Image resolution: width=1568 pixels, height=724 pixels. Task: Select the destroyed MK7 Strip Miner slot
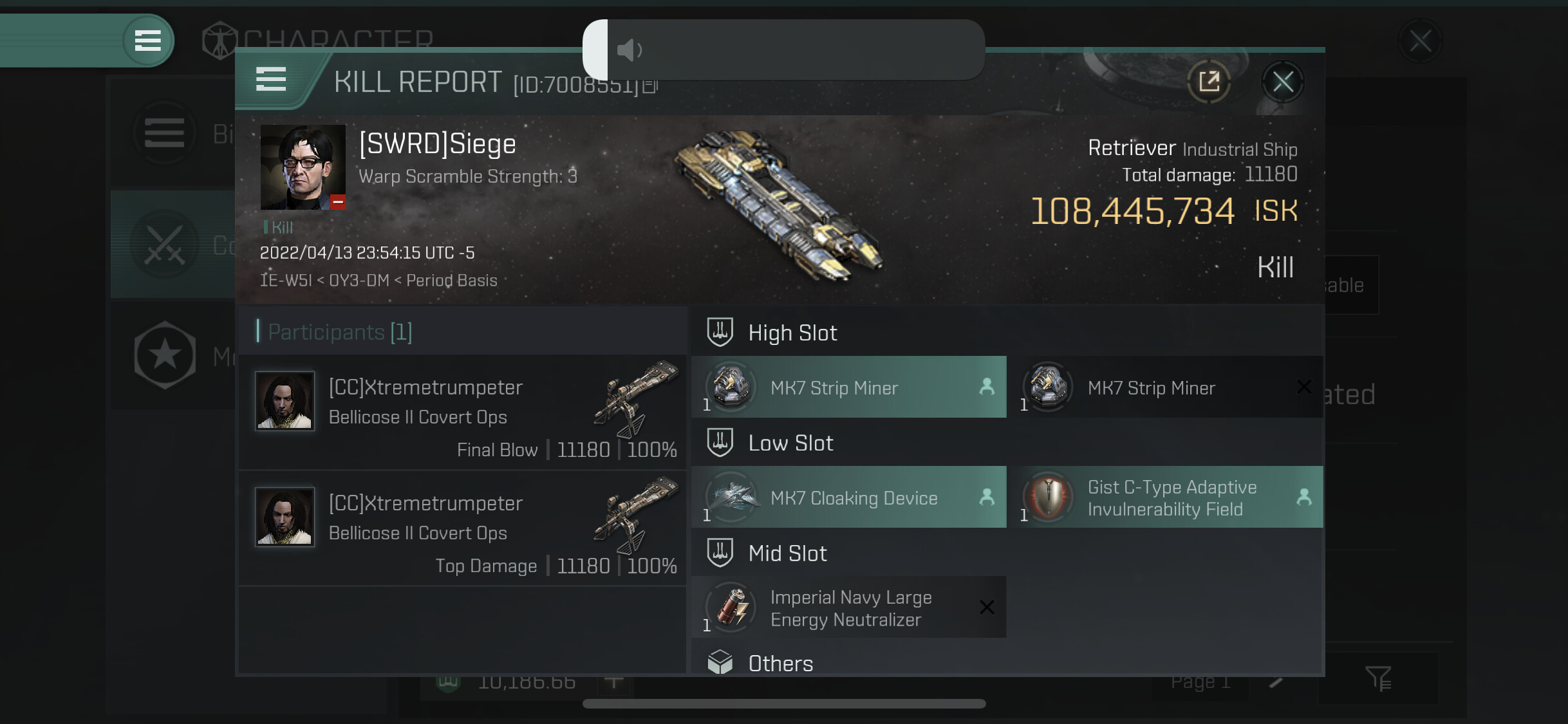point(1165,387)
